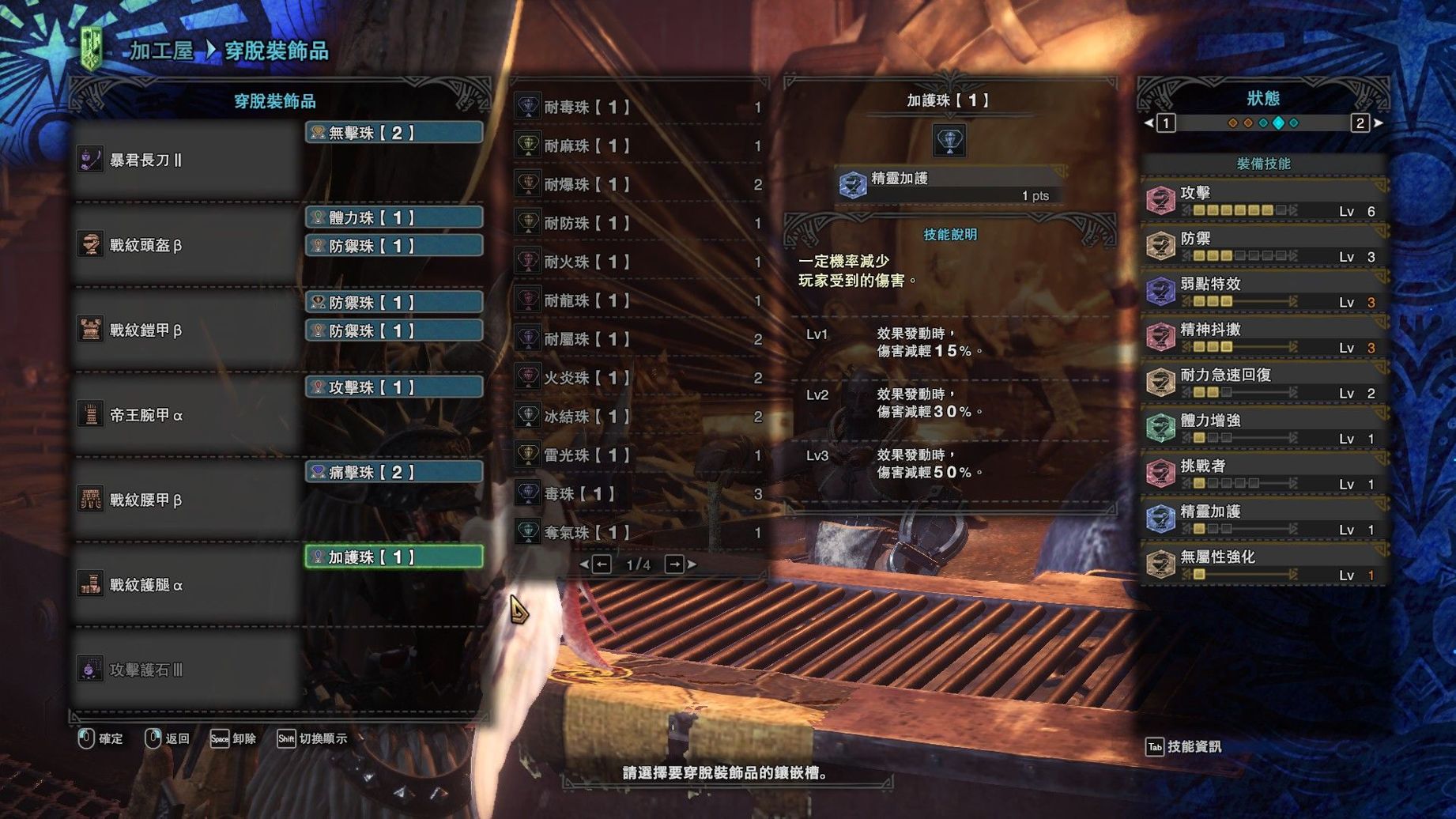Screen dimensions: 1456x819
Task: Select the 暴君長刀 II weapon row
Action: tap(186, 160)
